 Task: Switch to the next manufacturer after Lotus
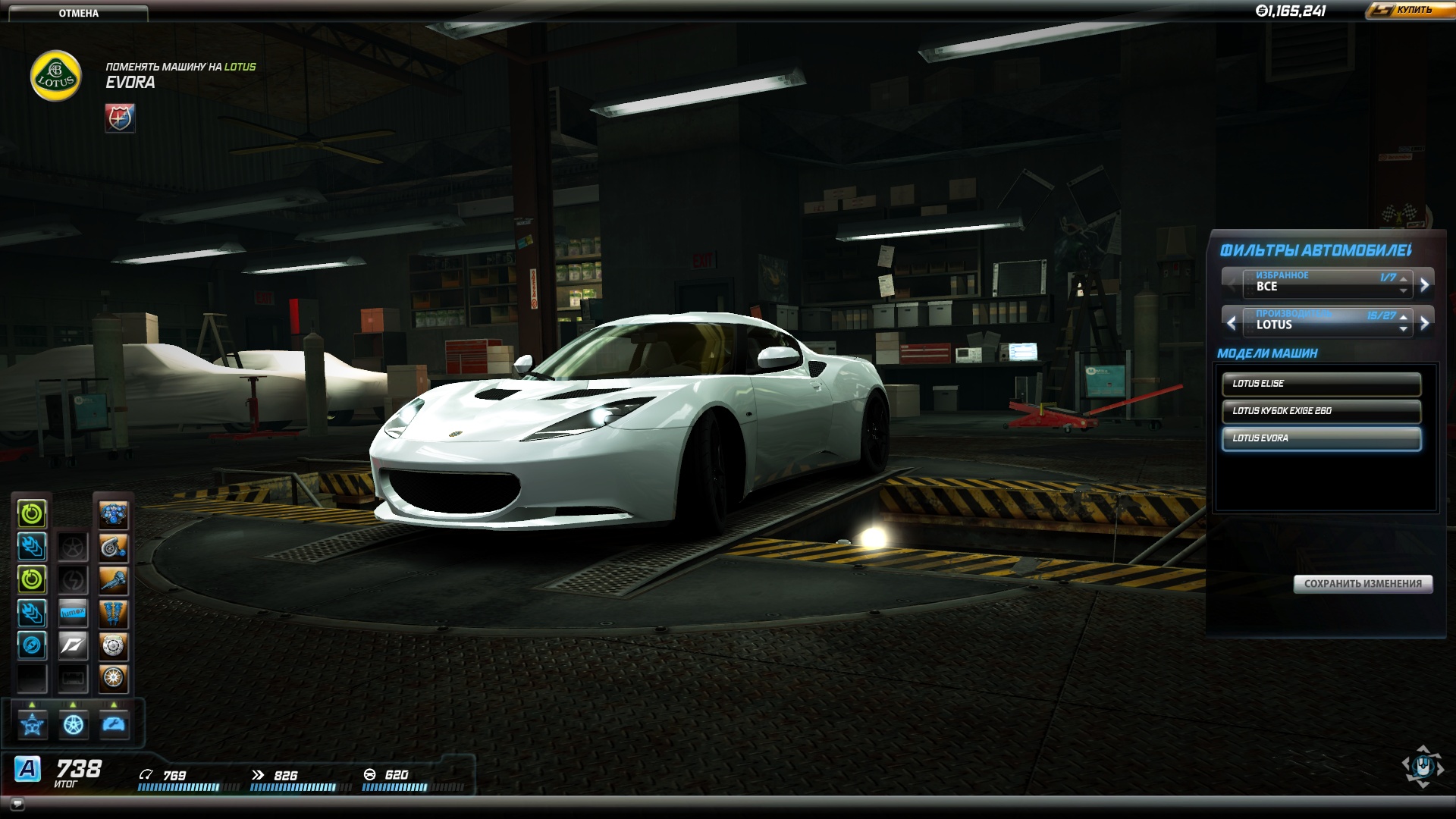[1424, 323]
